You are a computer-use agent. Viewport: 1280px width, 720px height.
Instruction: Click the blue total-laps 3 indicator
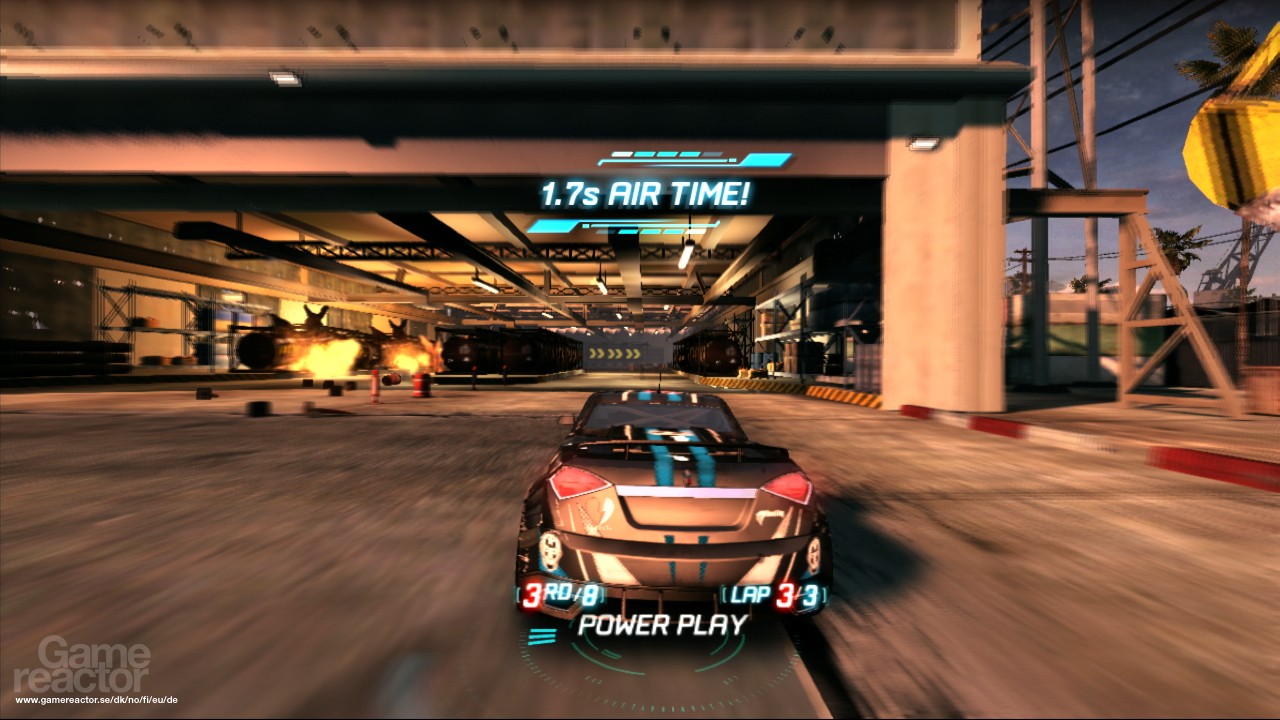812,594
